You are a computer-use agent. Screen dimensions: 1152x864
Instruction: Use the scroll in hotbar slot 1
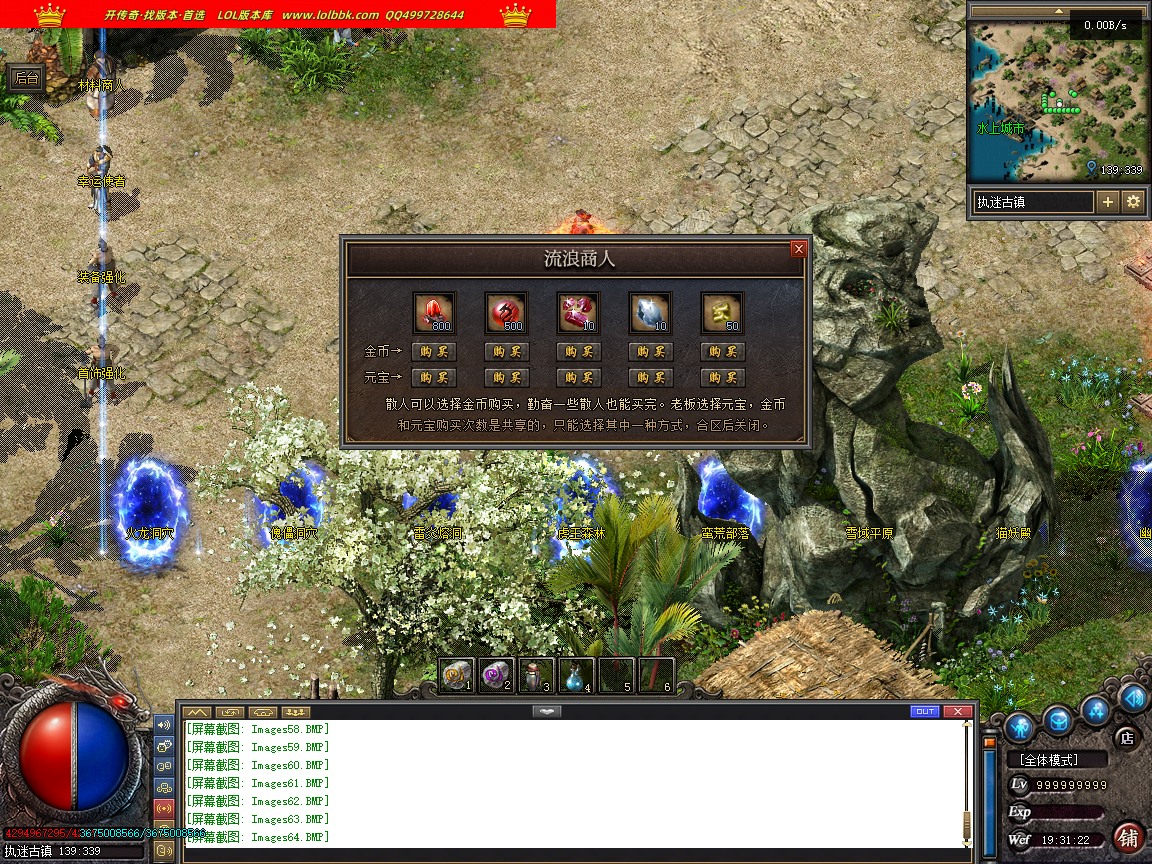point(457,676)
